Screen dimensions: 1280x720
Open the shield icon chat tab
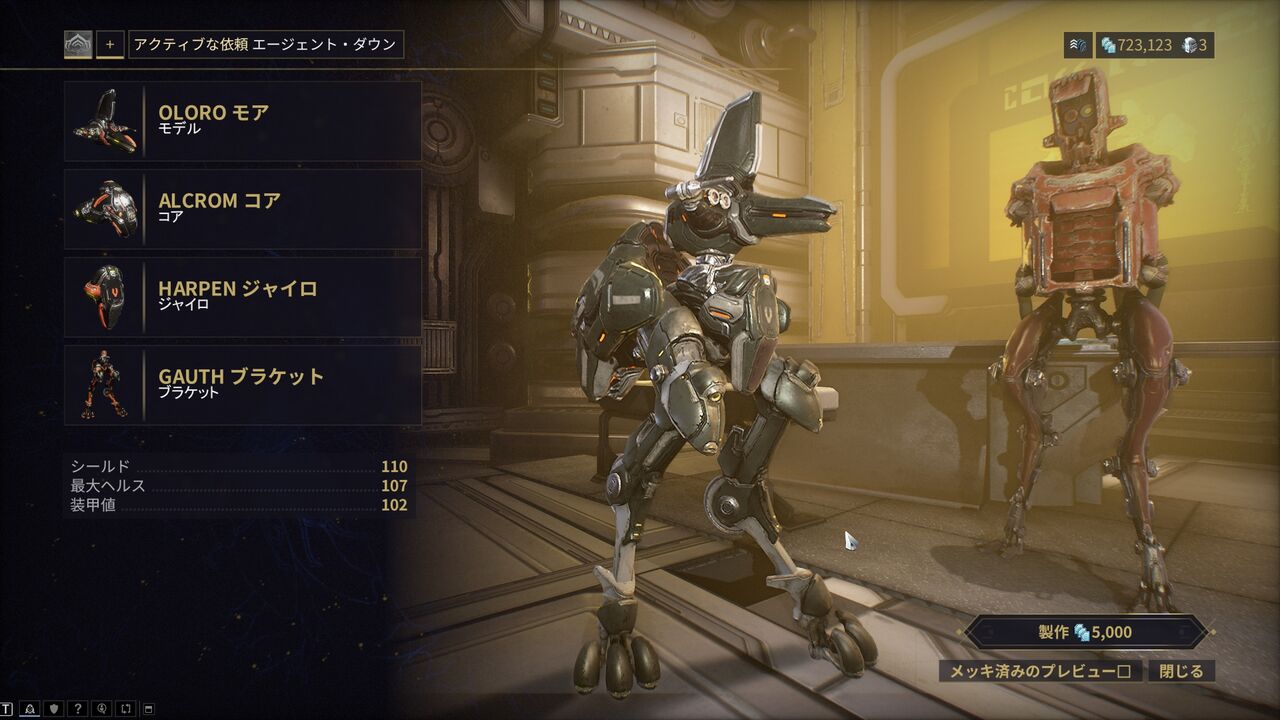[54, 709]
